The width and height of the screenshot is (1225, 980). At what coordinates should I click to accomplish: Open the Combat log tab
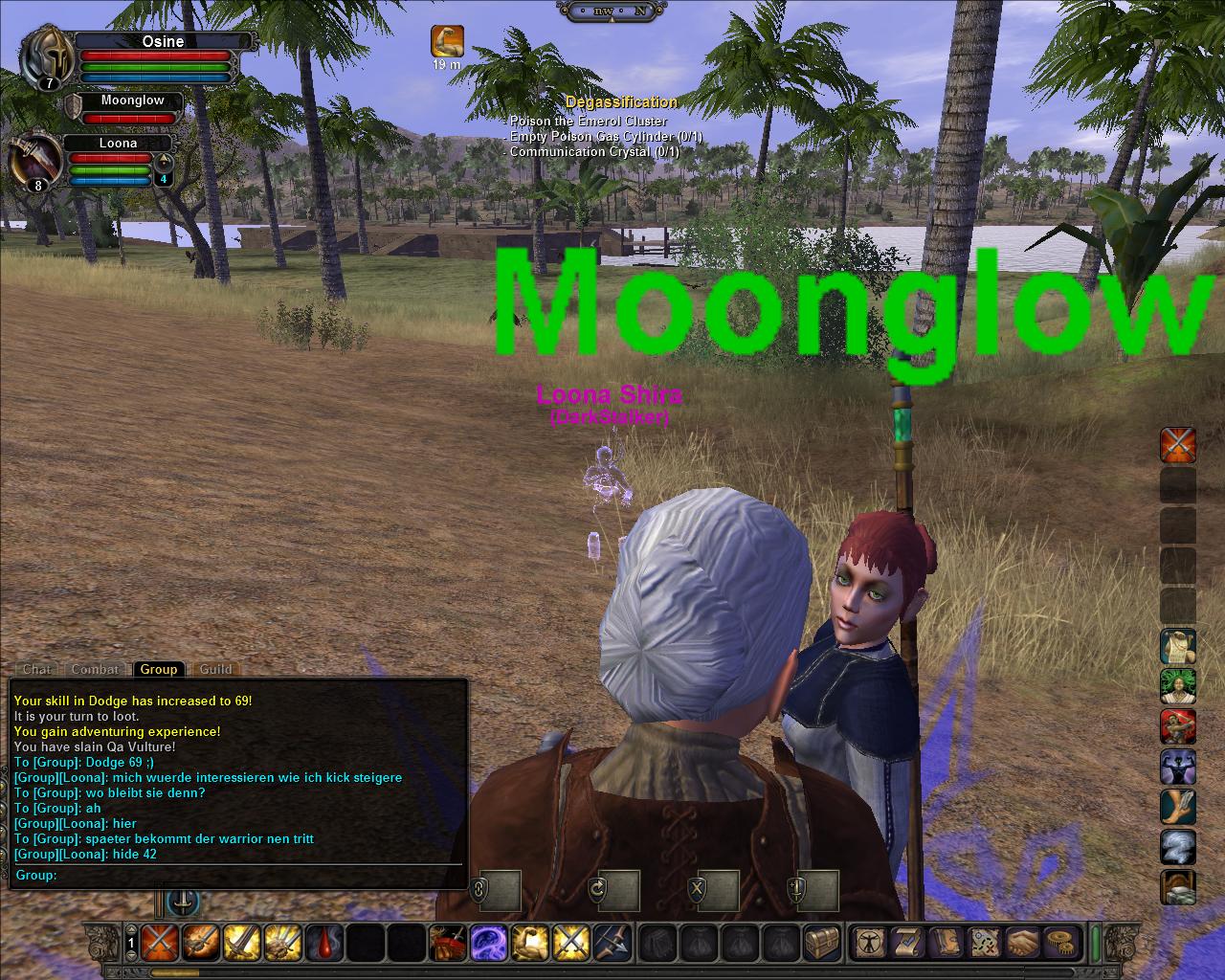click(95, 669)
